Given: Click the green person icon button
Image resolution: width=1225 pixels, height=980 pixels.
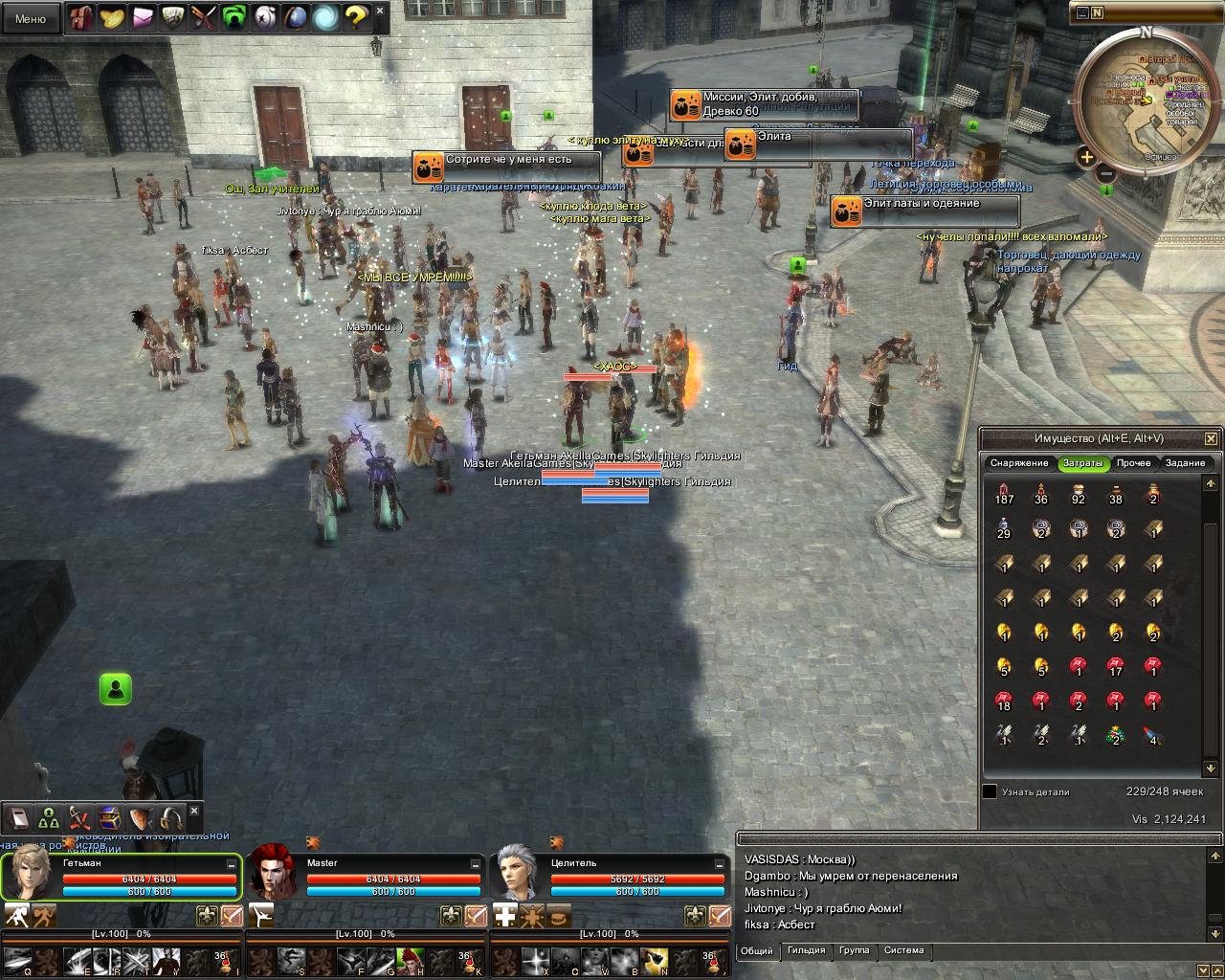Looking at the screenshot, I should pyautogui.click(x=116, y=688).
